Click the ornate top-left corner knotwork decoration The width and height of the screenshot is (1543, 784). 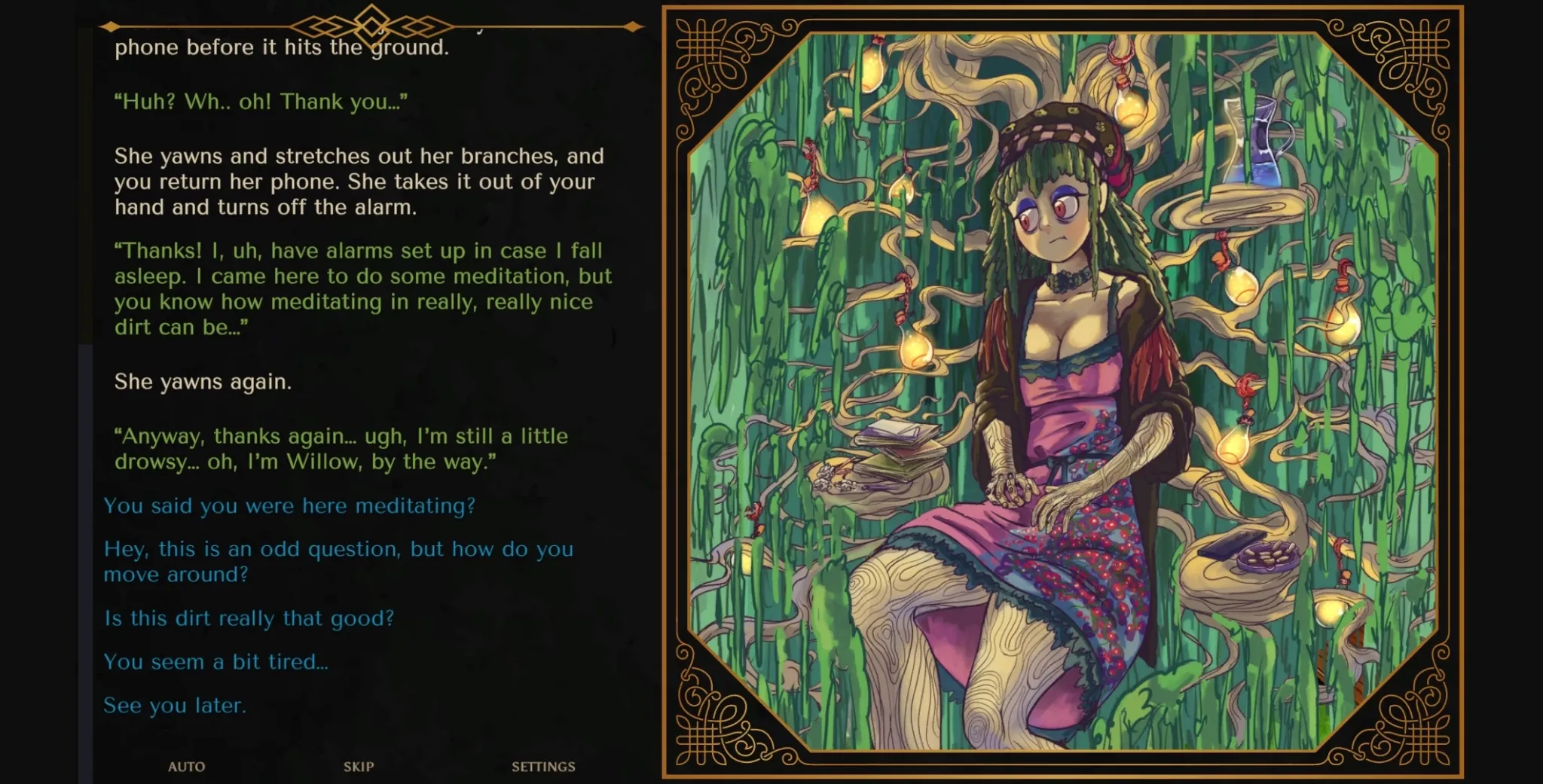[x=706, y=53]
